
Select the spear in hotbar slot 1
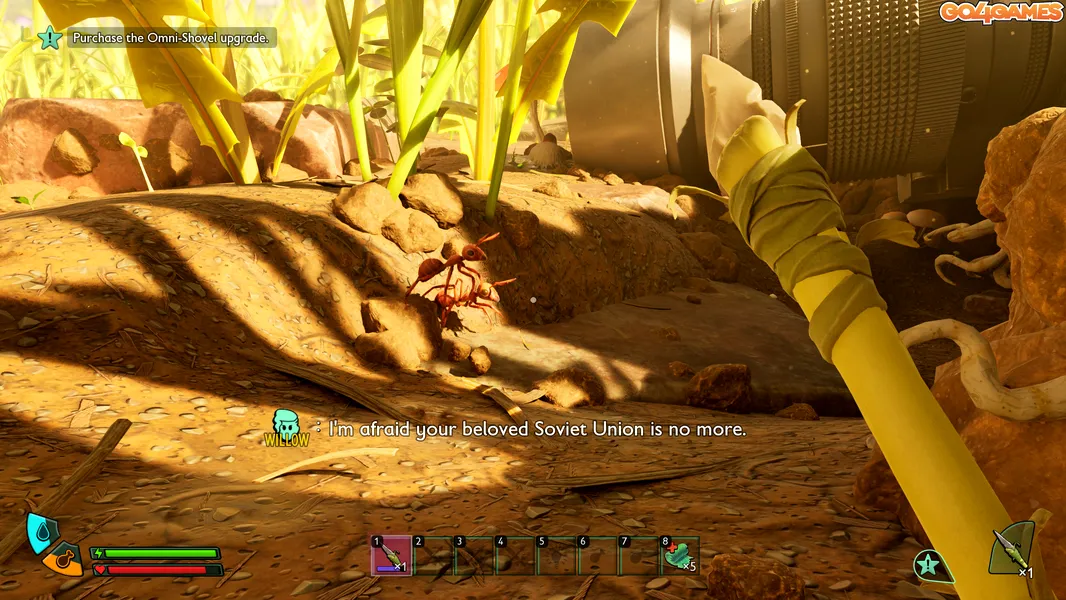[x=390, y=556]
